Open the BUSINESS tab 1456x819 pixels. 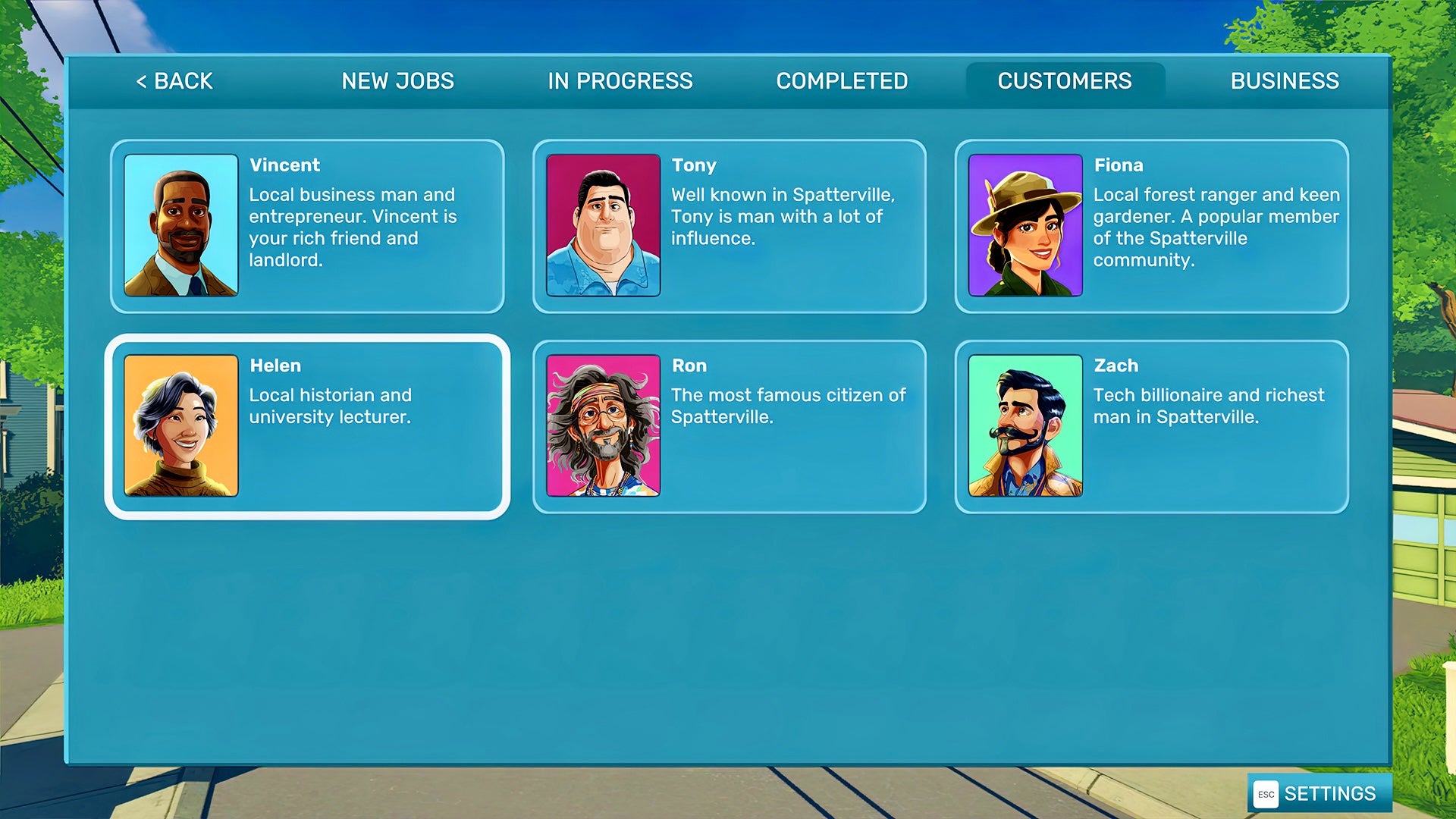(x=1285, y=80)
